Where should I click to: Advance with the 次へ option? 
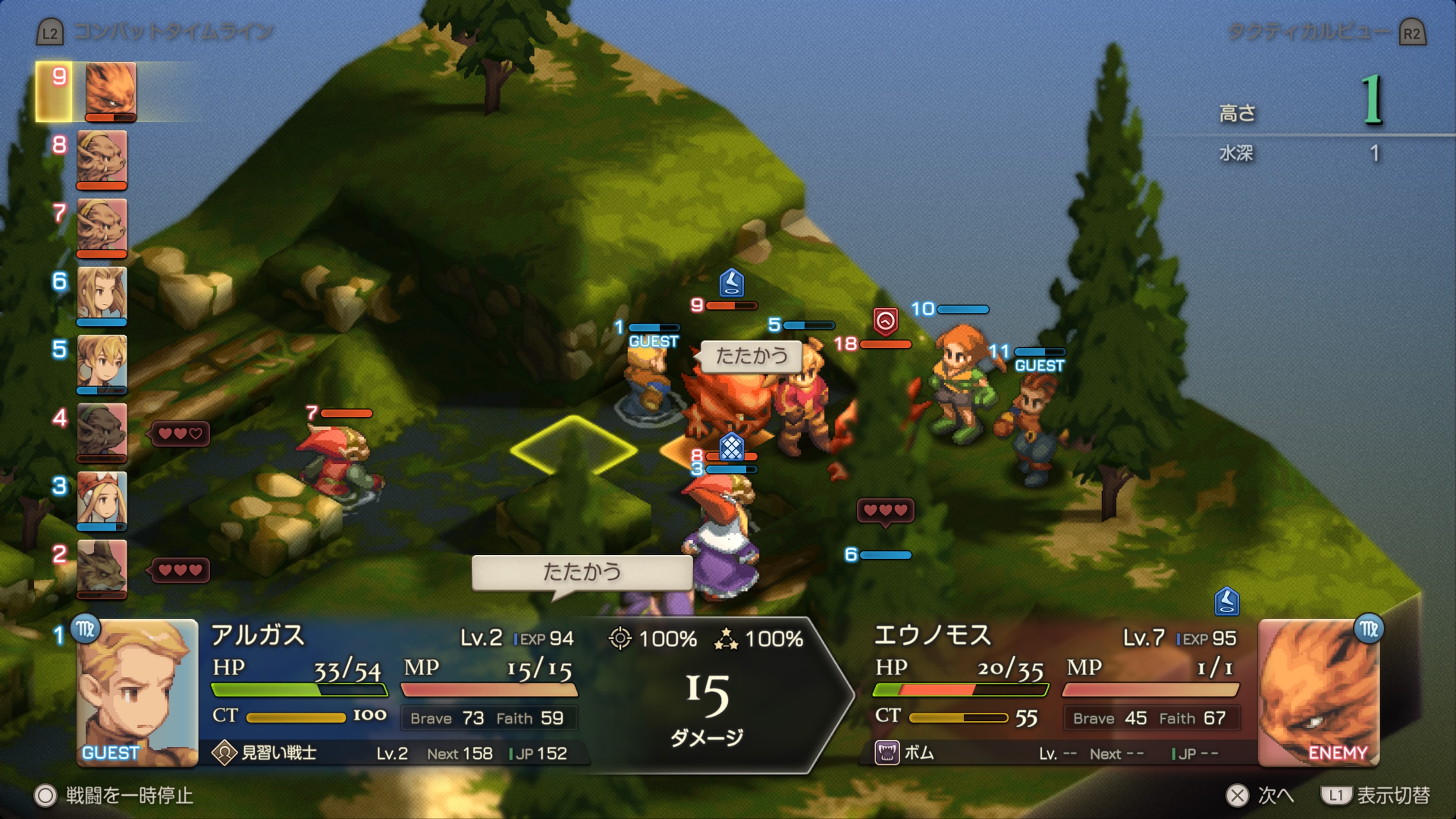(x=1260, y=795)
